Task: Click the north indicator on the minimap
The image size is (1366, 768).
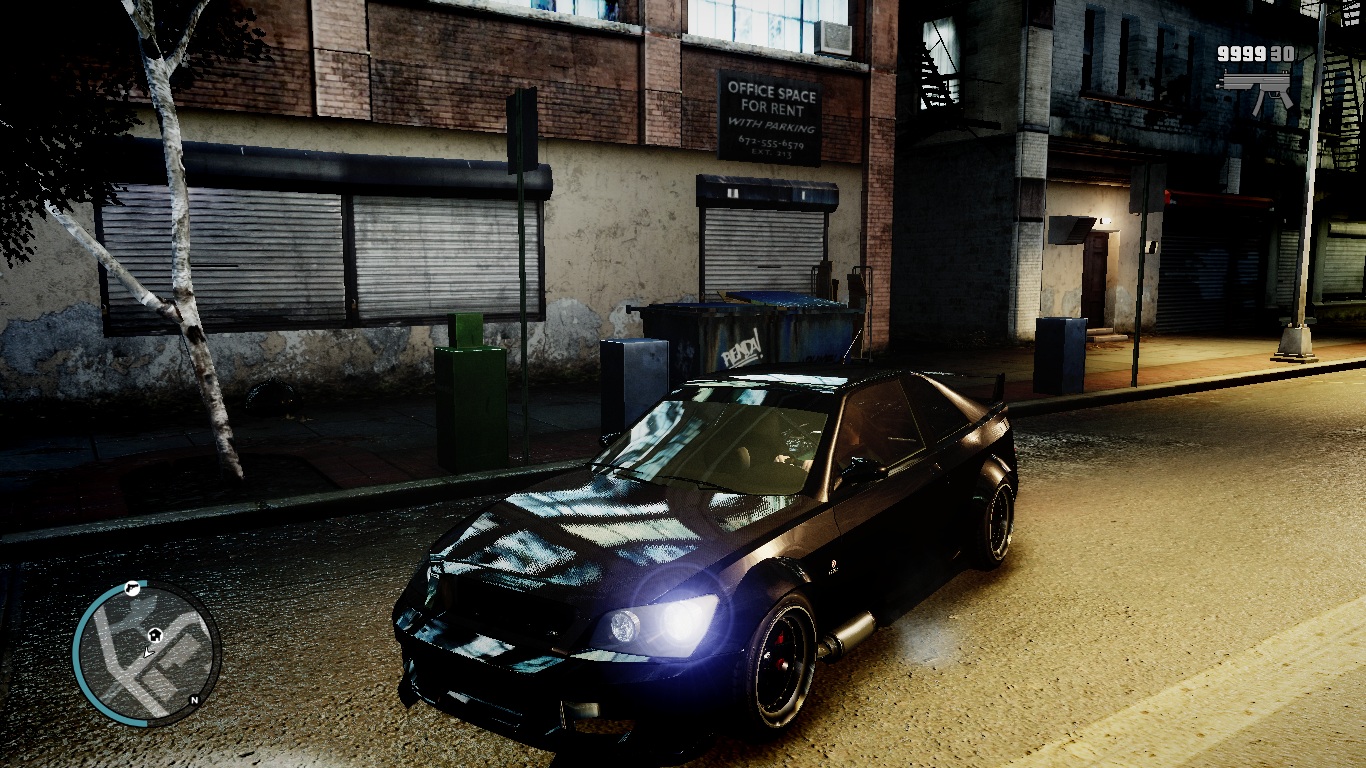Action: tap(193, 700)
